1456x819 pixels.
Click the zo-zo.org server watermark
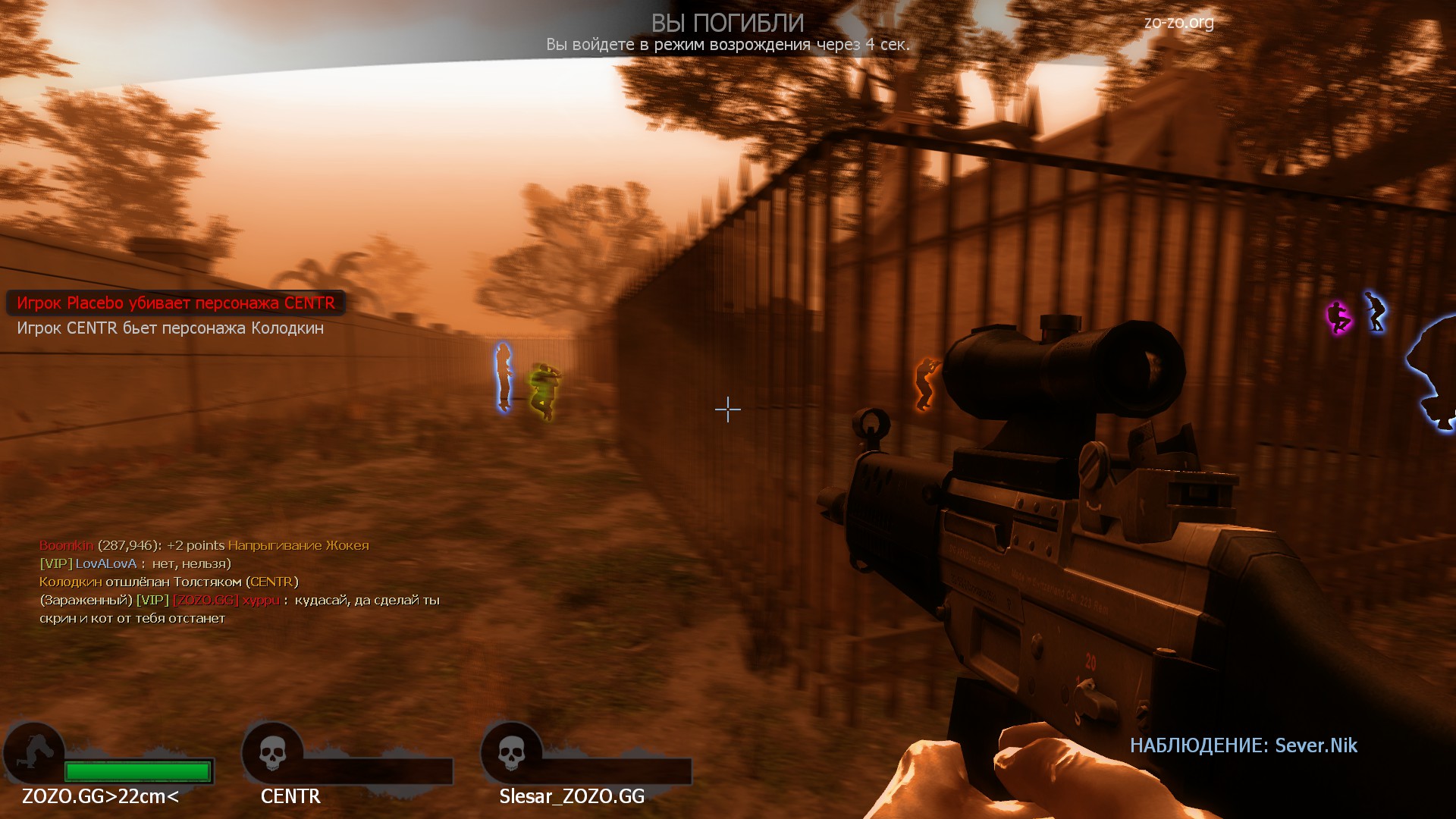tap(1178, 23)
